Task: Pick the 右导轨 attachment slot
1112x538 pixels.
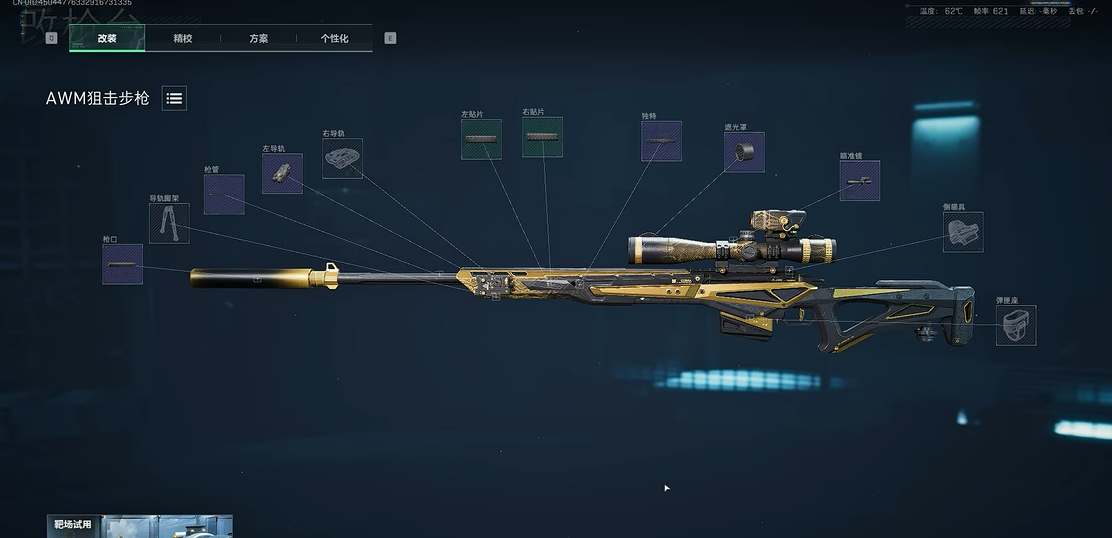Action: pos(342,158)
